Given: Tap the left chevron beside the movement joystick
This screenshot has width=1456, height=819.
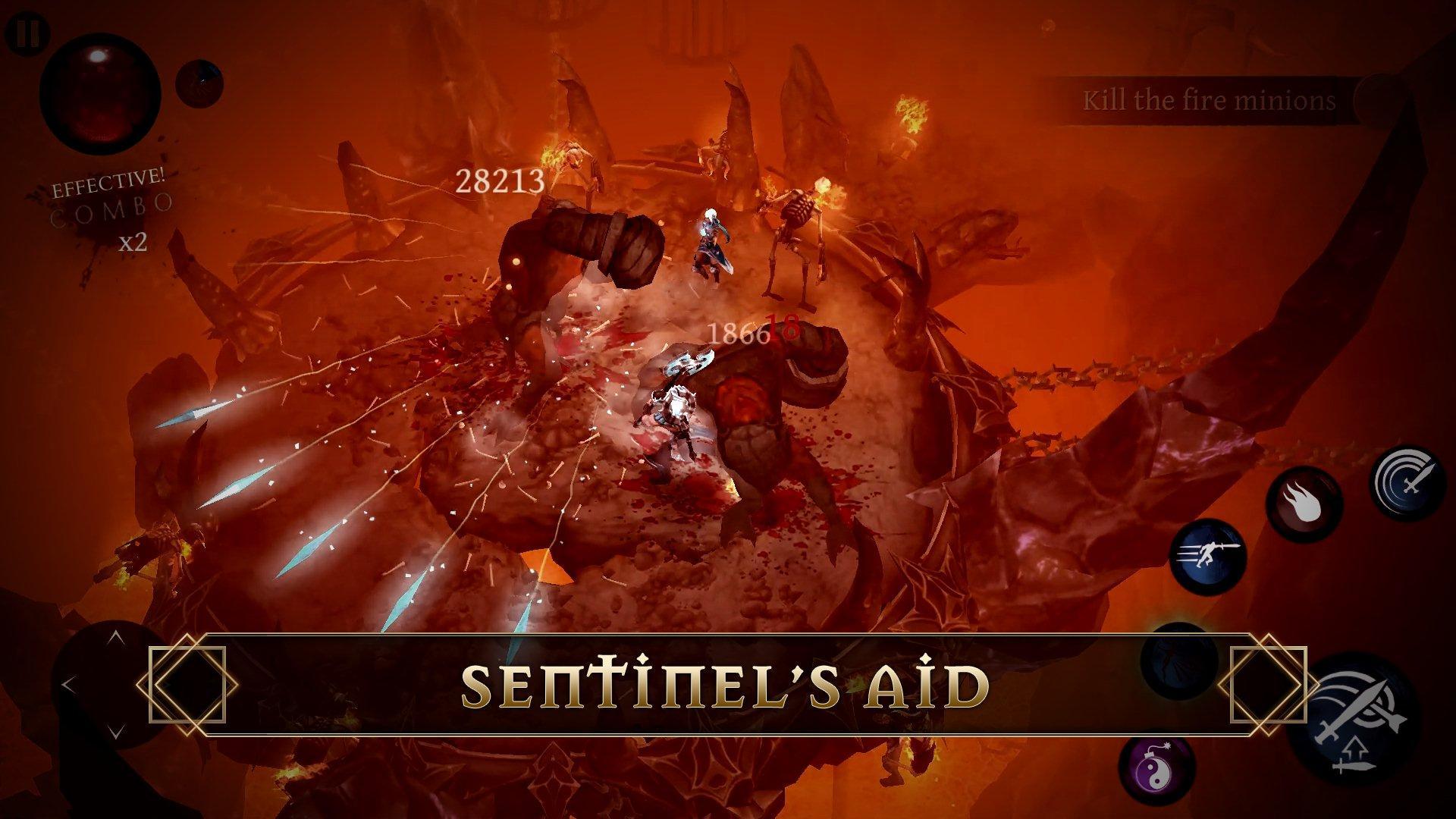Looking at the screenshot, I should pyautogui.click(x=67, y=682).
